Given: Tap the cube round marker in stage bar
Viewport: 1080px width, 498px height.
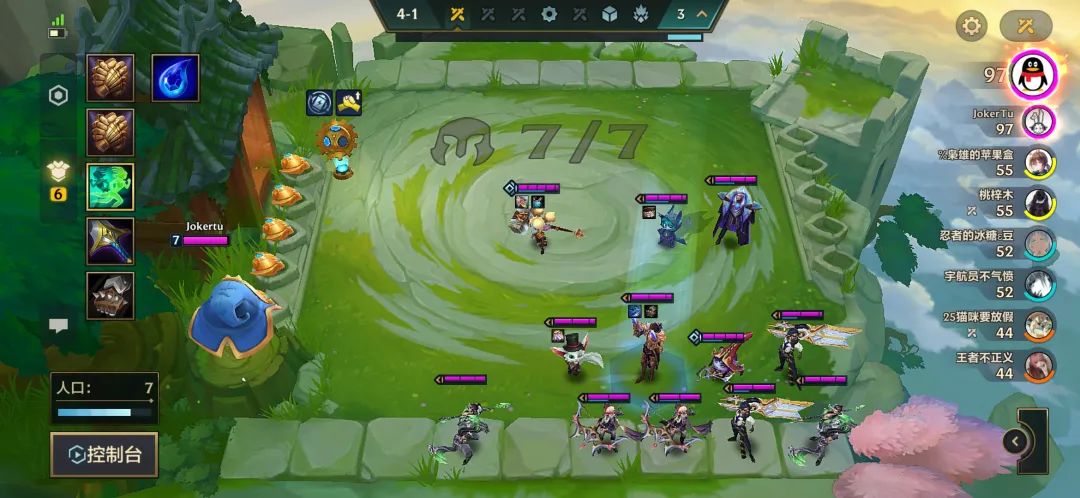Looking at the screenshot, I should (x=609, y=14).
